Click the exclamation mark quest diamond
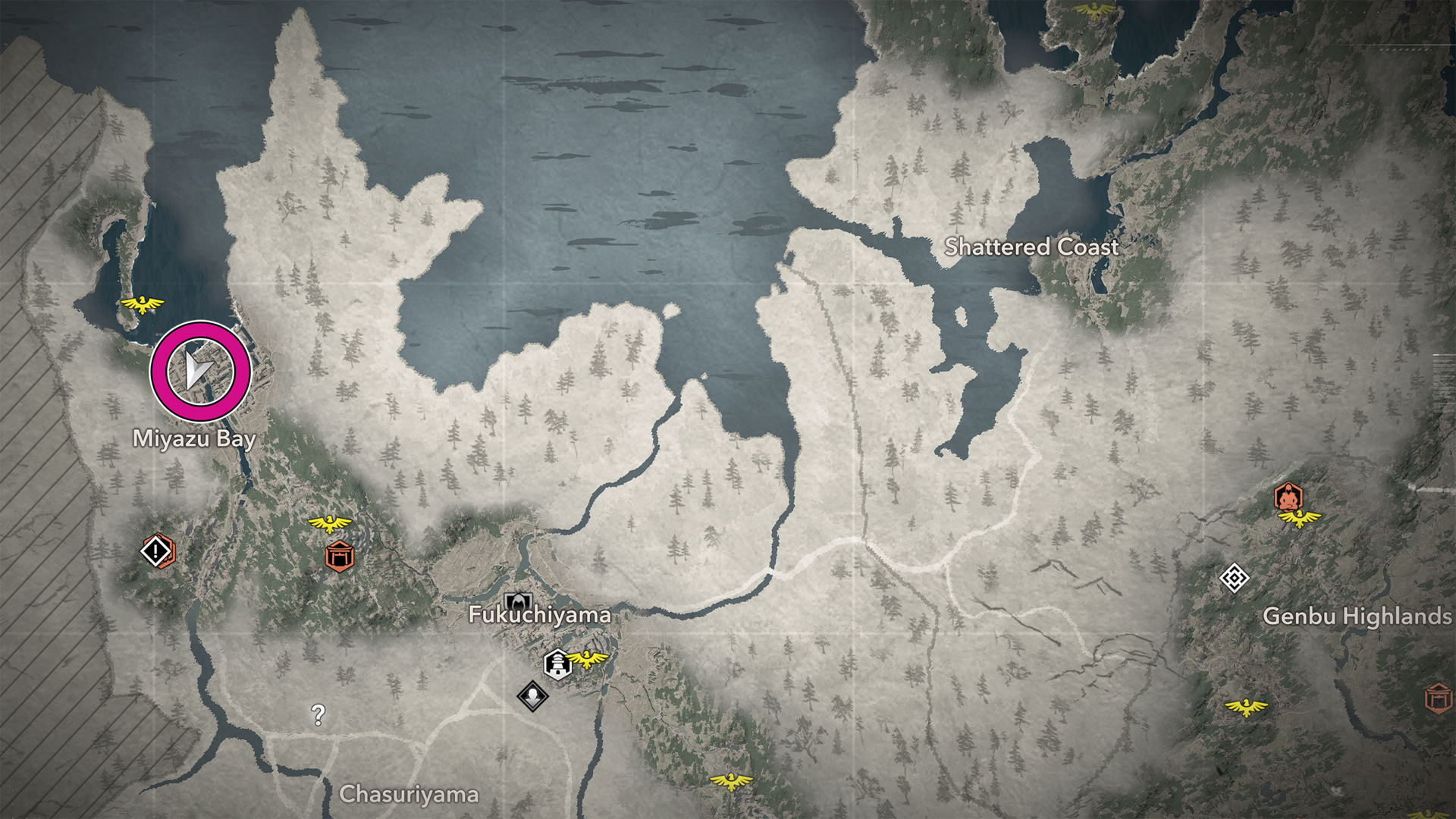Image resolution: width=1456 pixels, height=819 pixels. tap(157, 551)
